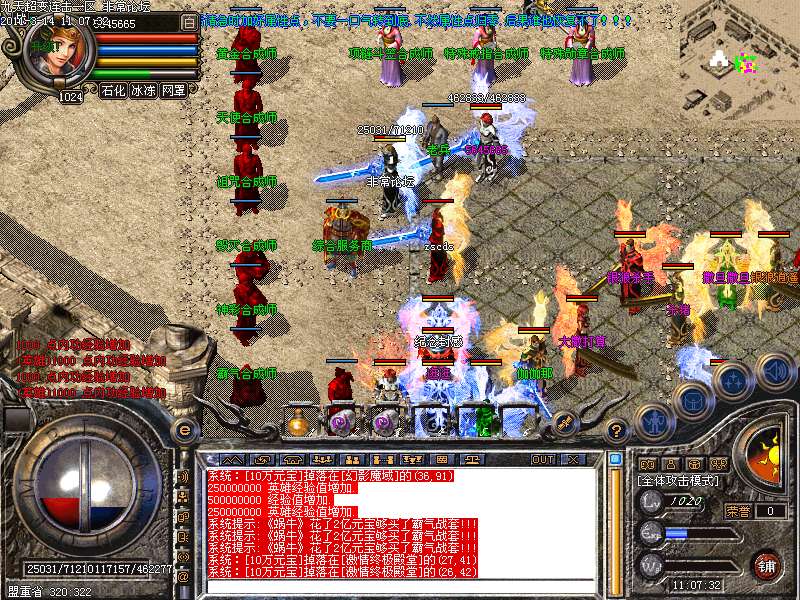Click the OUT button above the chat
800x600 pixels.
(543, 459)
